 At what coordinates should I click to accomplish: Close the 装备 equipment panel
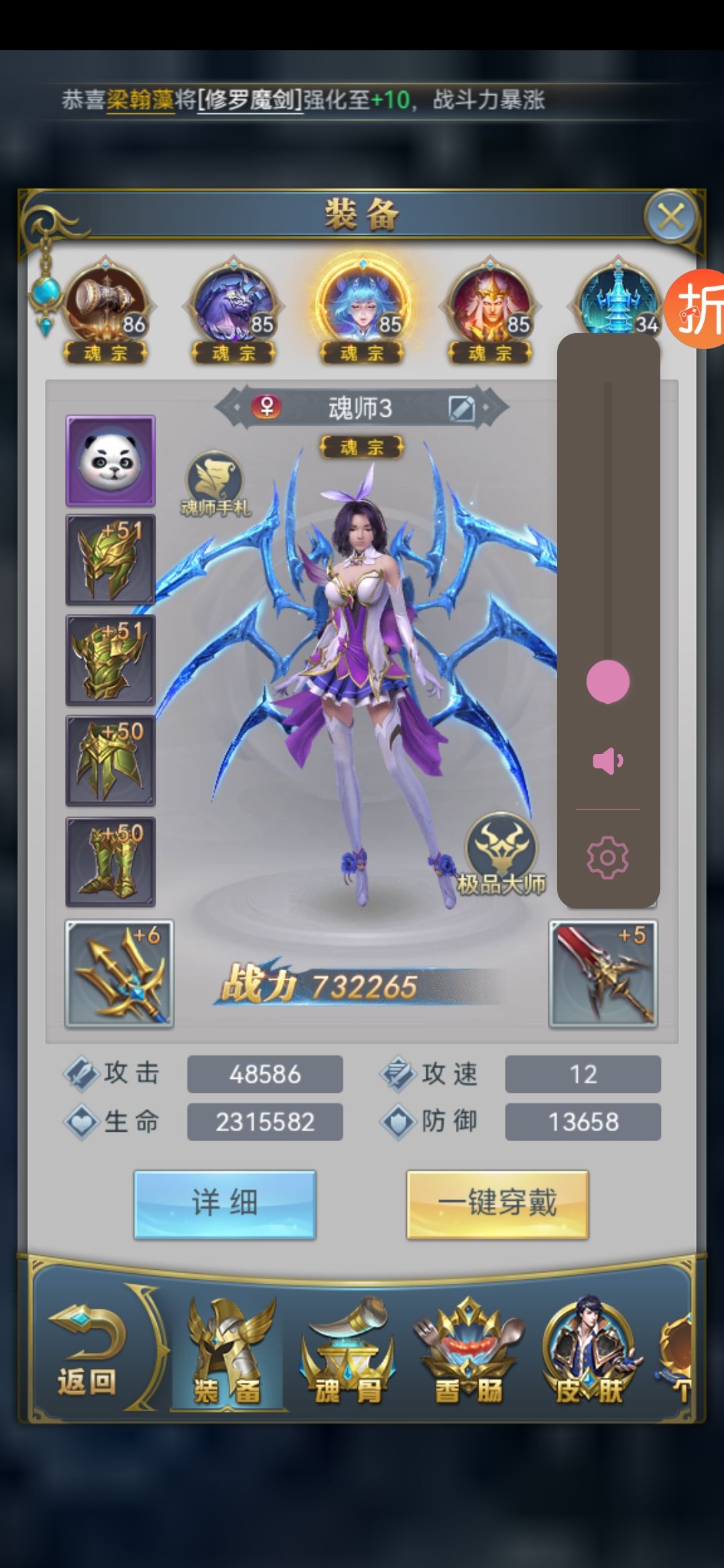pos(671,217)
